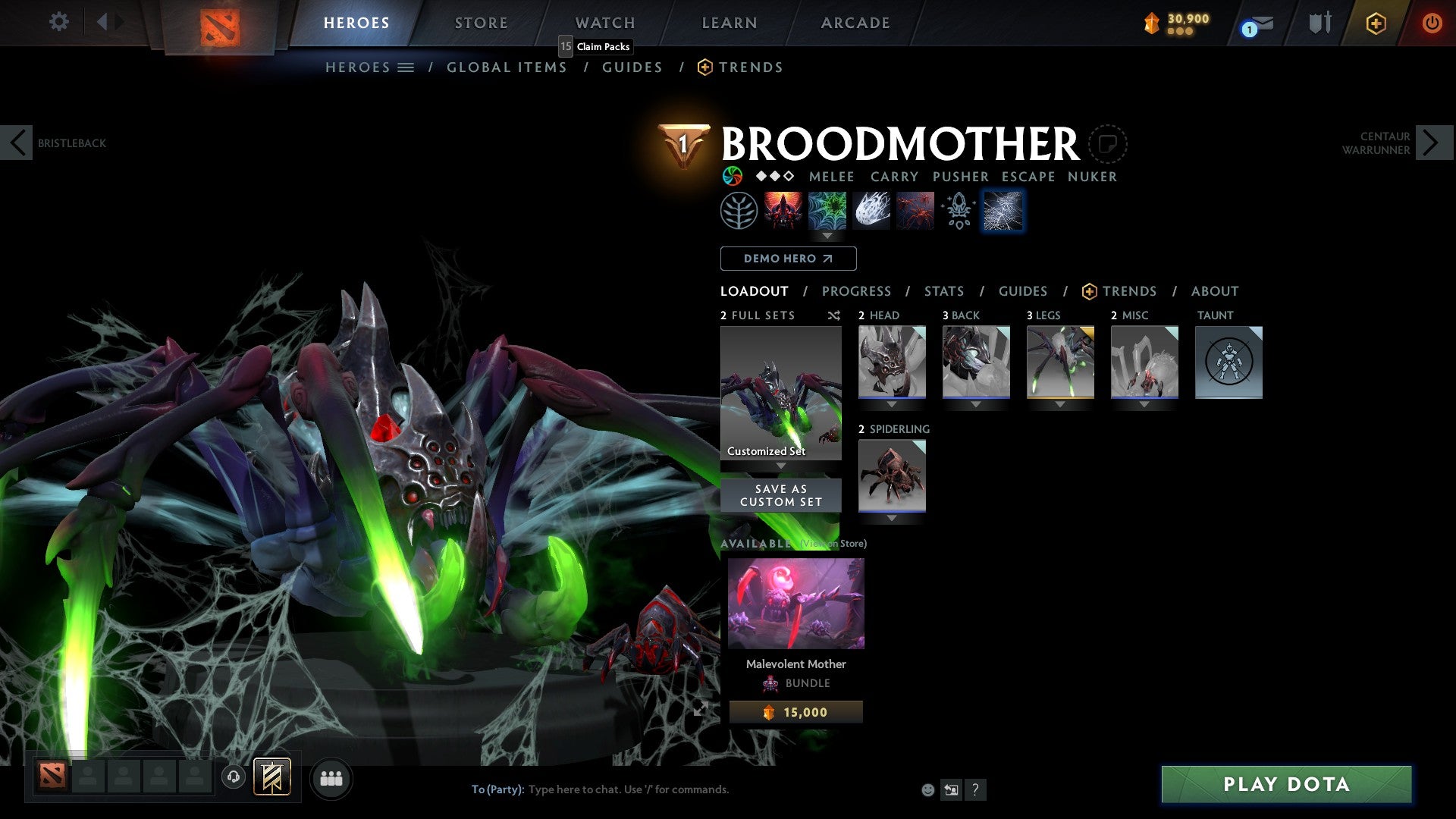Select the green Spin Web ability icon
Viewport: 1456px width, 819px height.
tap(827, 210)
